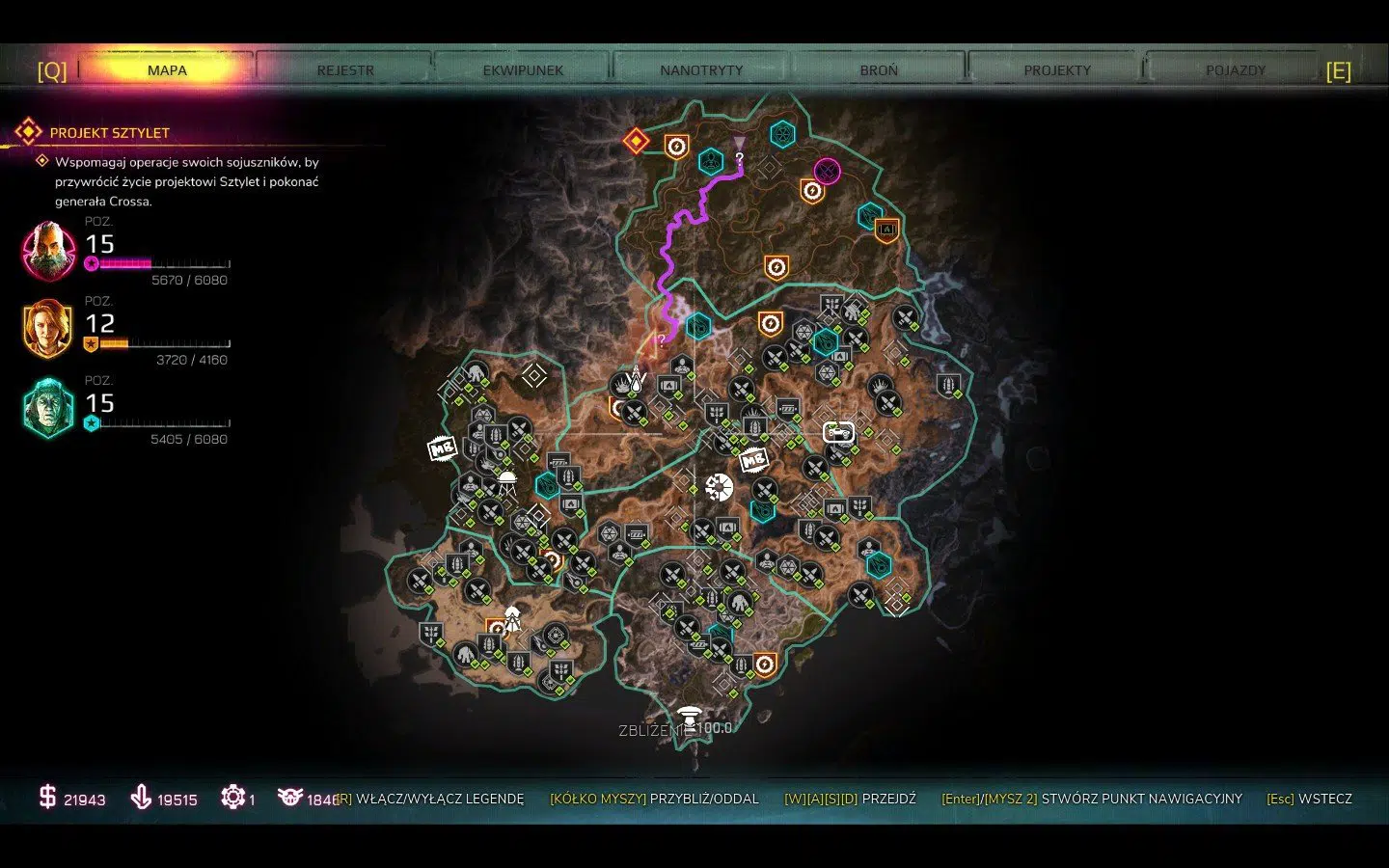
Task: Click the white vehicle marker on the map
Action: 838,432
